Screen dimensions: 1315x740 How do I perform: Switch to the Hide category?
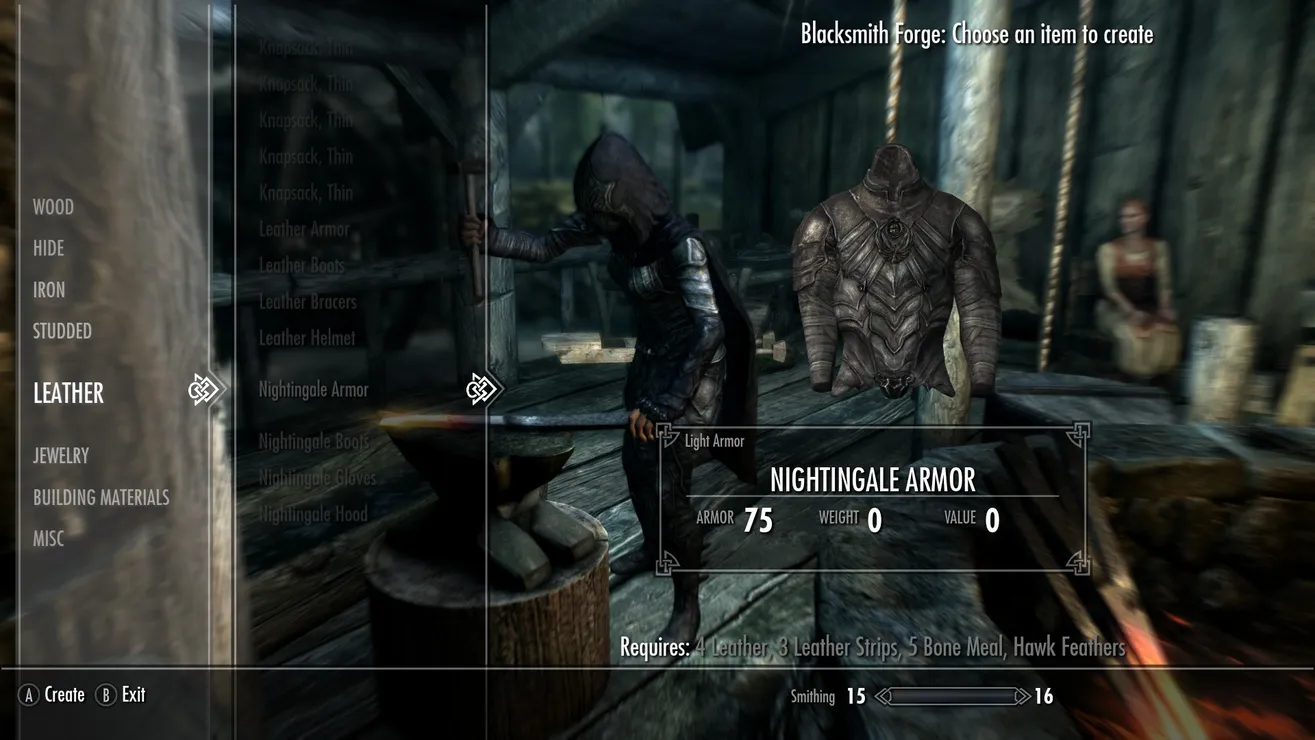(x=48, y=248)
